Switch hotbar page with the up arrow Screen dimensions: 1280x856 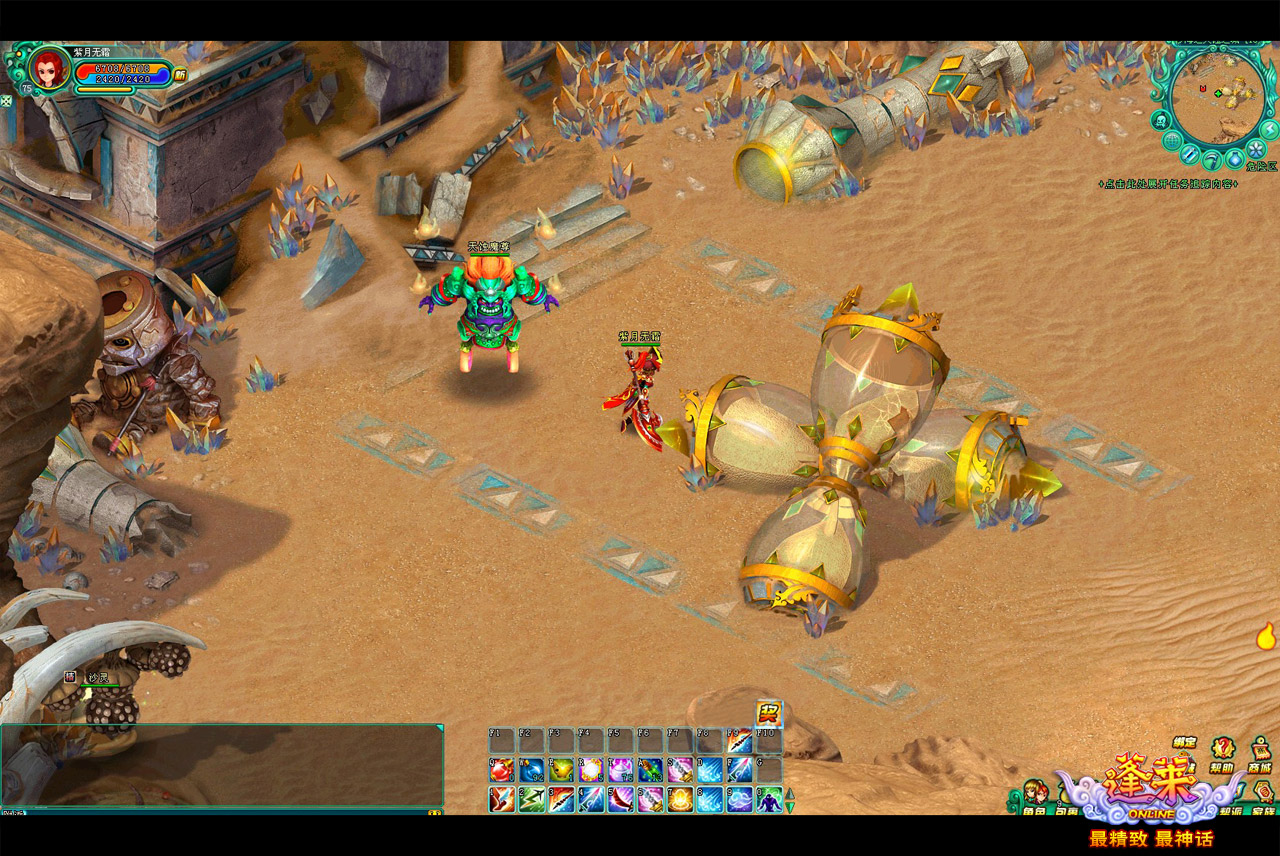click(789, 795)
